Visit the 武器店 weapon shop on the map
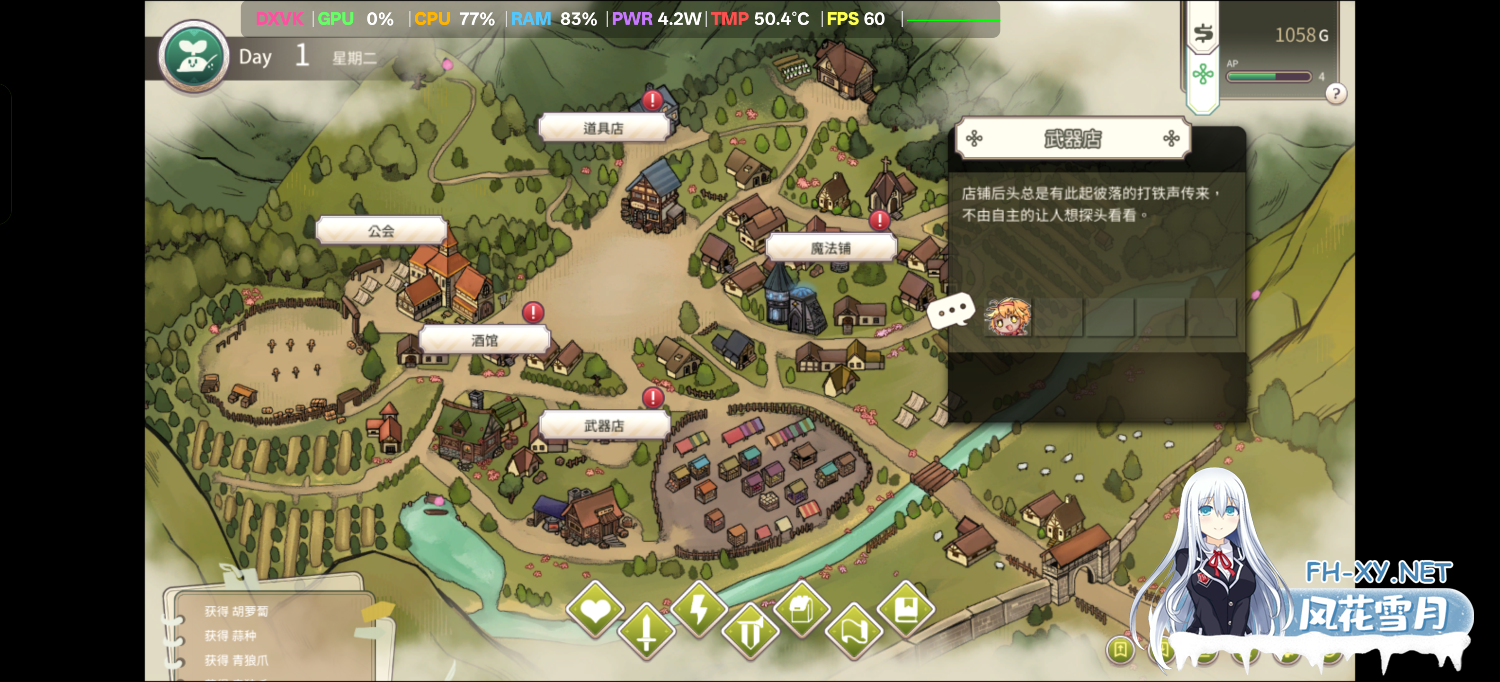This screenshot has height=682, width=1500. click(604, 425)
